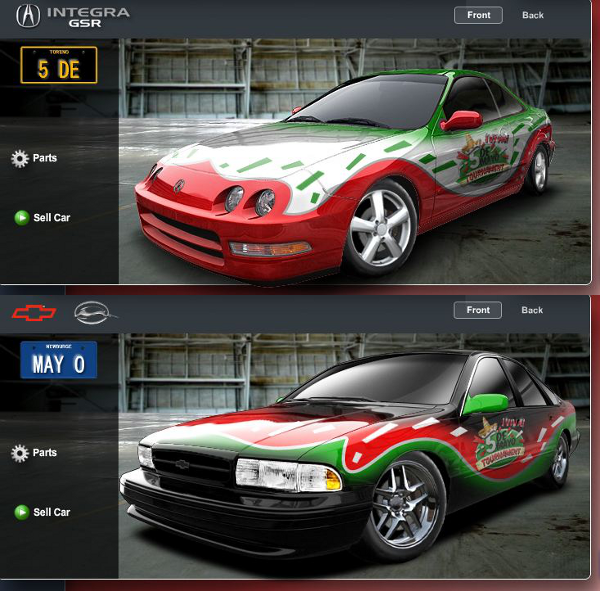
Task: Select Front view for the black Chevrolet
Action: [x=478, y=310]
